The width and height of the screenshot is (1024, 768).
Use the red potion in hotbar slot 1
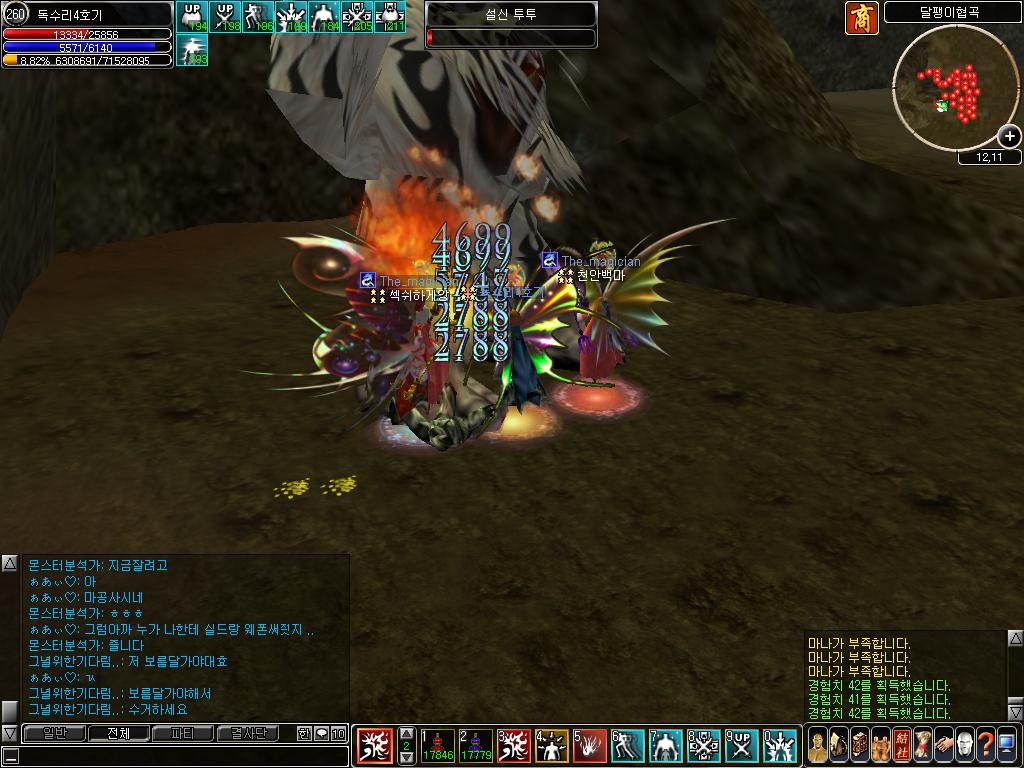[x=438, y=745]
